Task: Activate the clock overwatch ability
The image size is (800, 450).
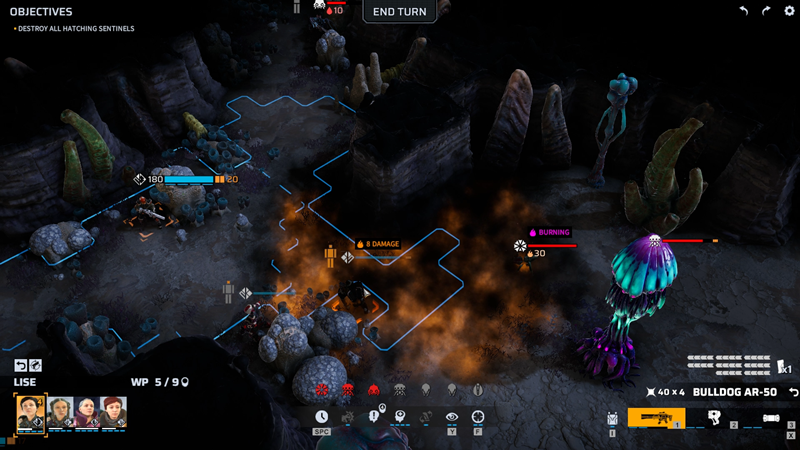Action: [x=322, y=417]
